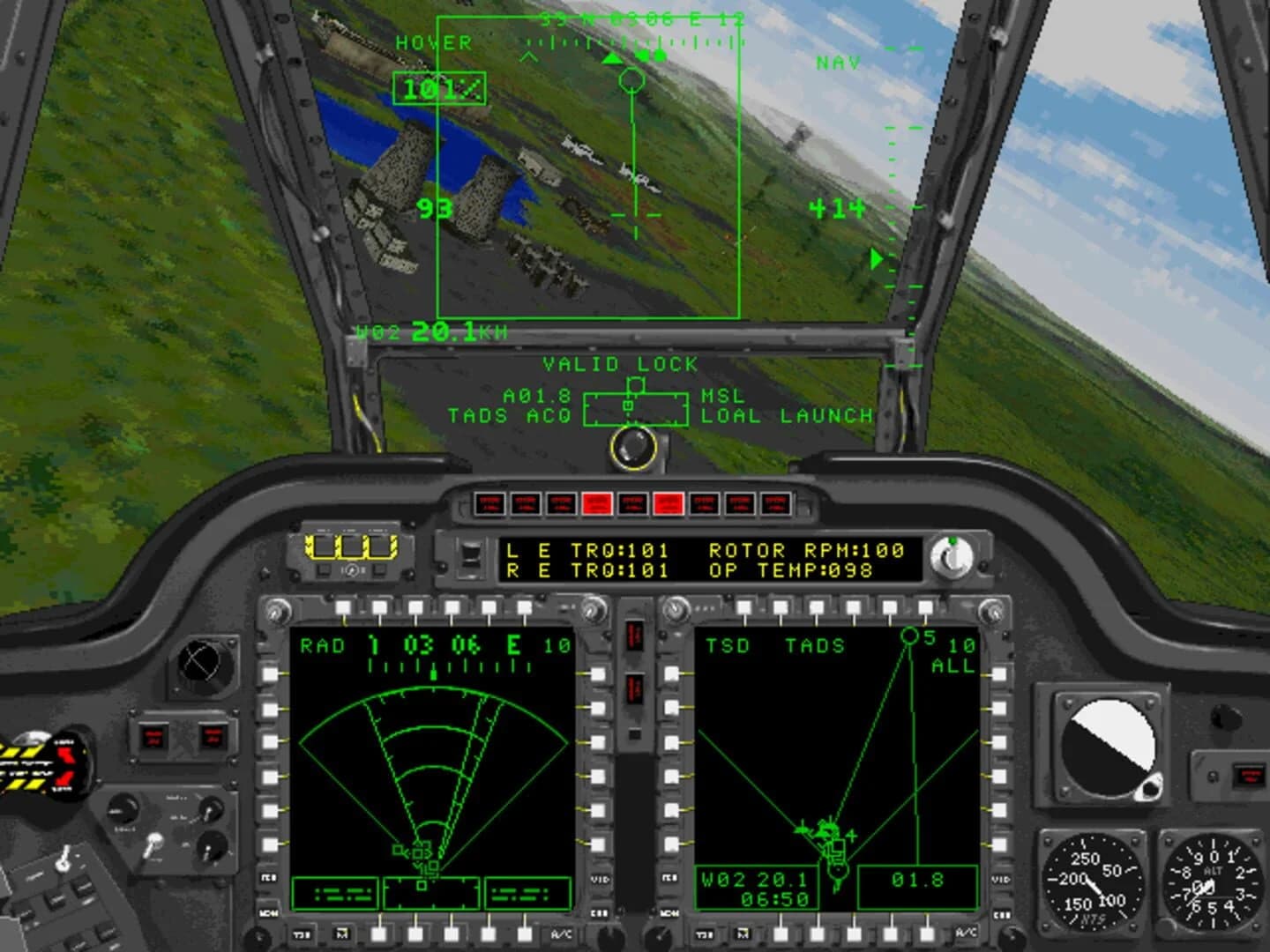Image resolution: width=1270 pixels, height=952 pixels.
Task: Toggle a bezel button on top of the left MFD
Action: (415, 607)
